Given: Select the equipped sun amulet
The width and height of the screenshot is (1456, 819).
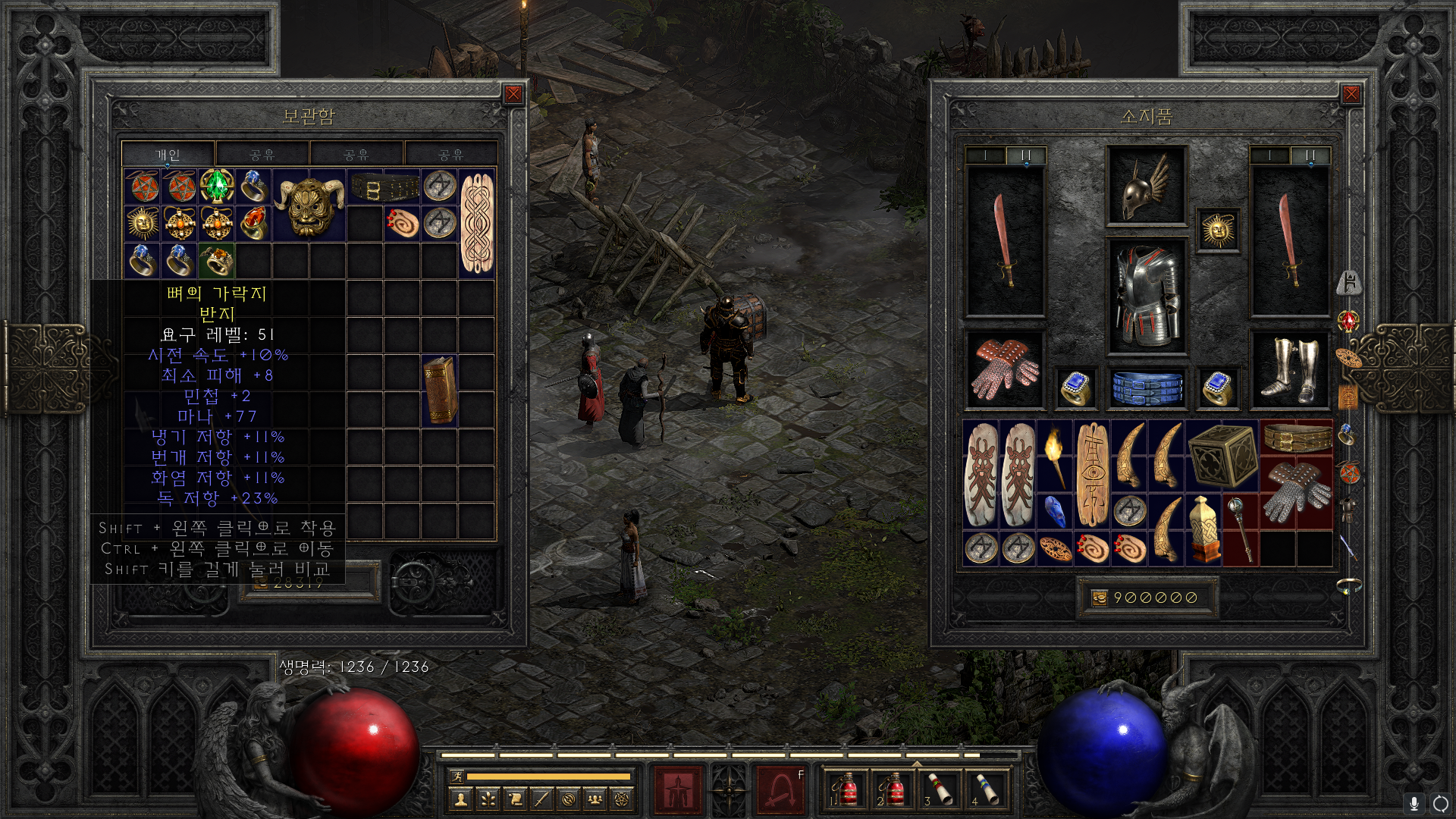Looking at the screenshot, I should pos(1218,230).
